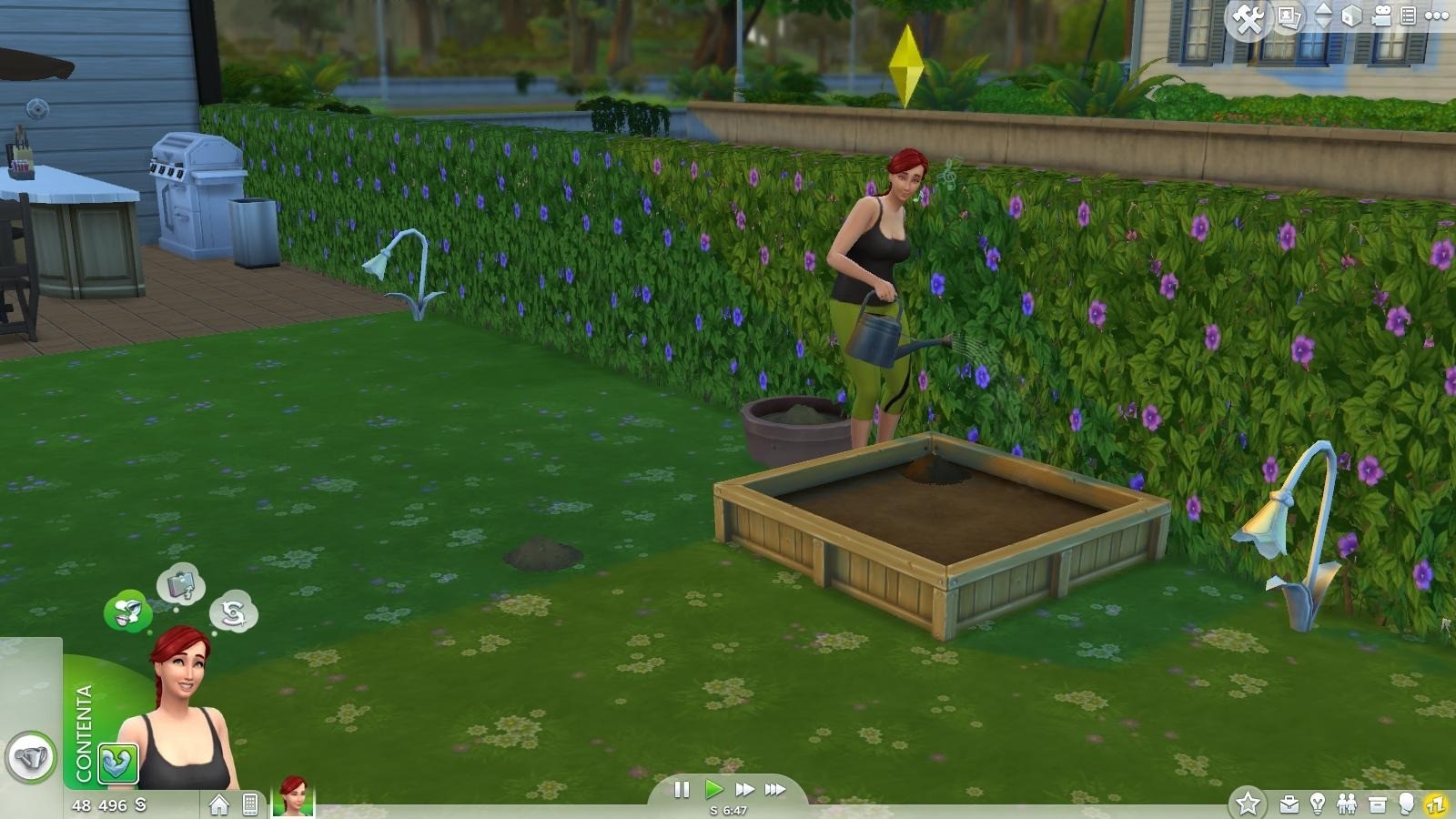Toggle walls view with the house cube icon
Image resolution: width=1456 pixels, height=819 pixels.
1352,15
